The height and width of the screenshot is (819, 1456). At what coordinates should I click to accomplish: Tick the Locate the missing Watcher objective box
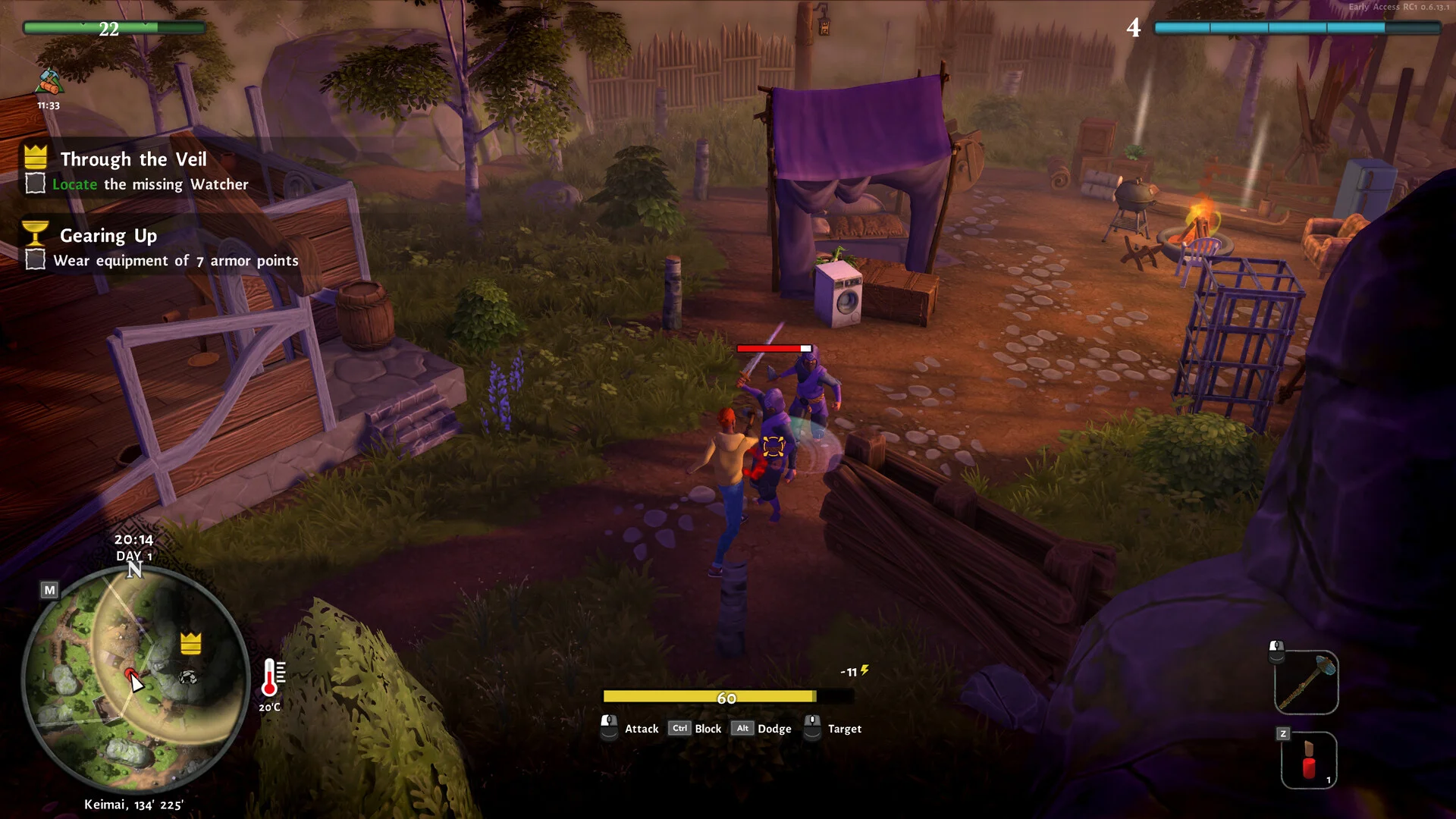click(35, 184)
